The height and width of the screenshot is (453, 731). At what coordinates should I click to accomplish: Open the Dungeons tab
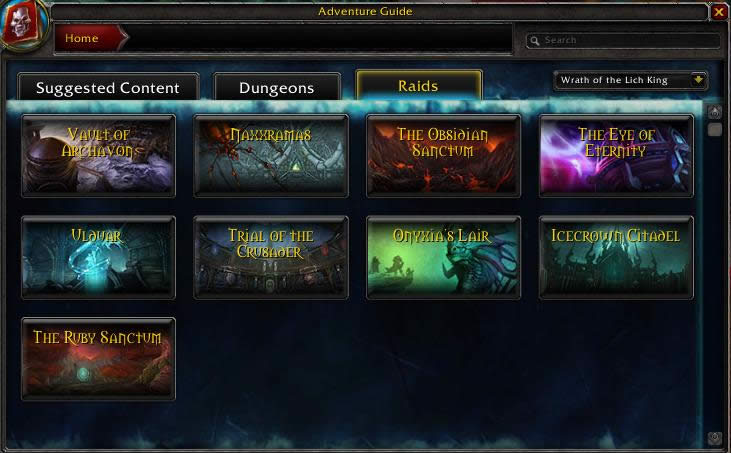[x=276, y=88]
